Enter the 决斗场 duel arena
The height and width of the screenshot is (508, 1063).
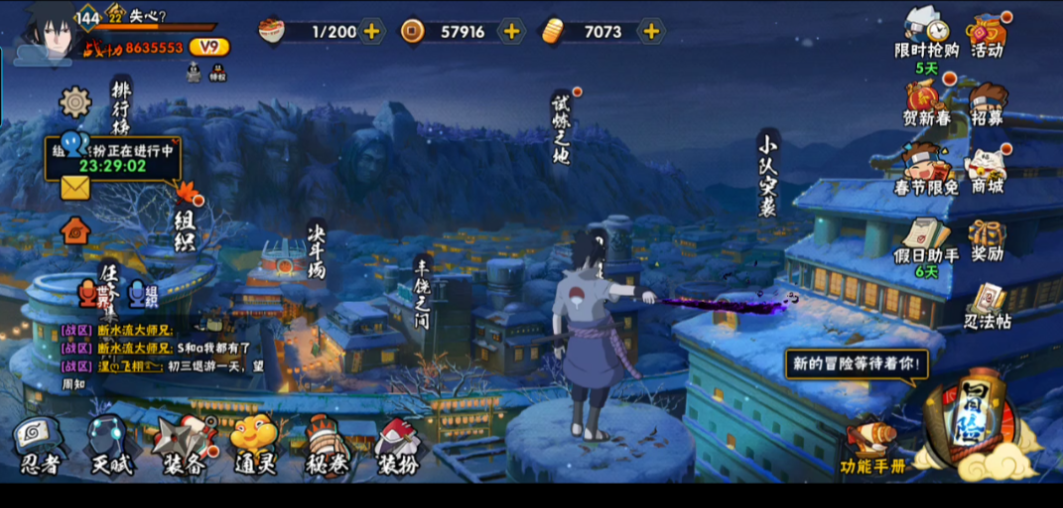pos(316,250)
